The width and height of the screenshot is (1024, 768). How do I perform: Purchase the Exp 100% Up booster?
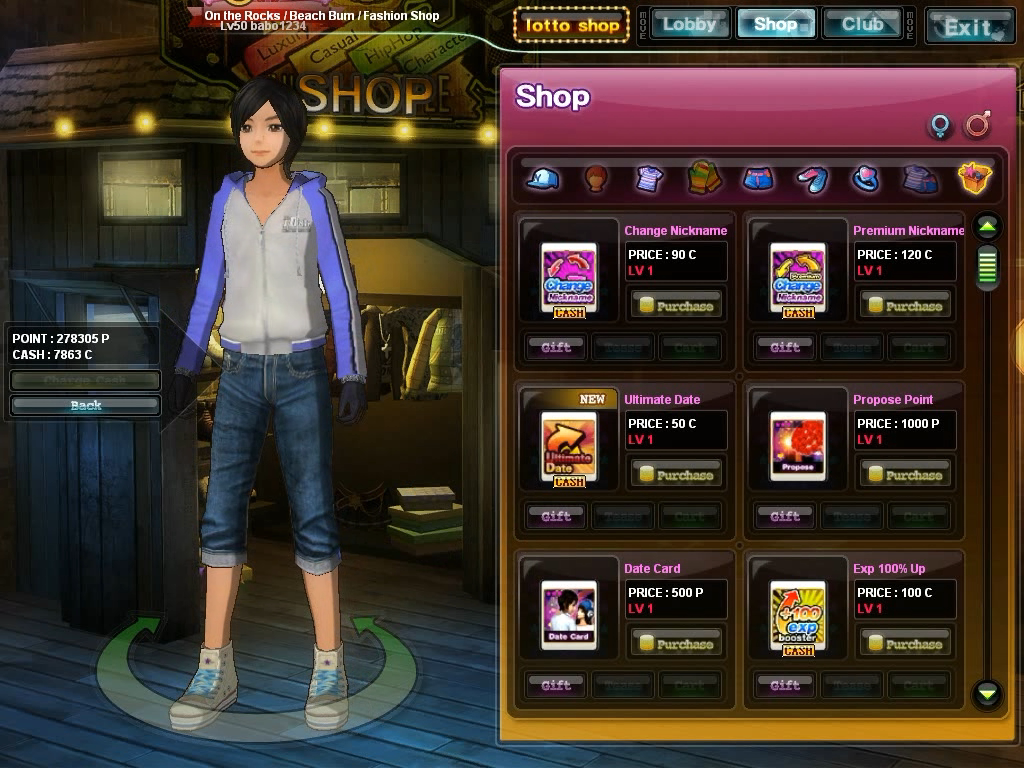coord(905,644)
